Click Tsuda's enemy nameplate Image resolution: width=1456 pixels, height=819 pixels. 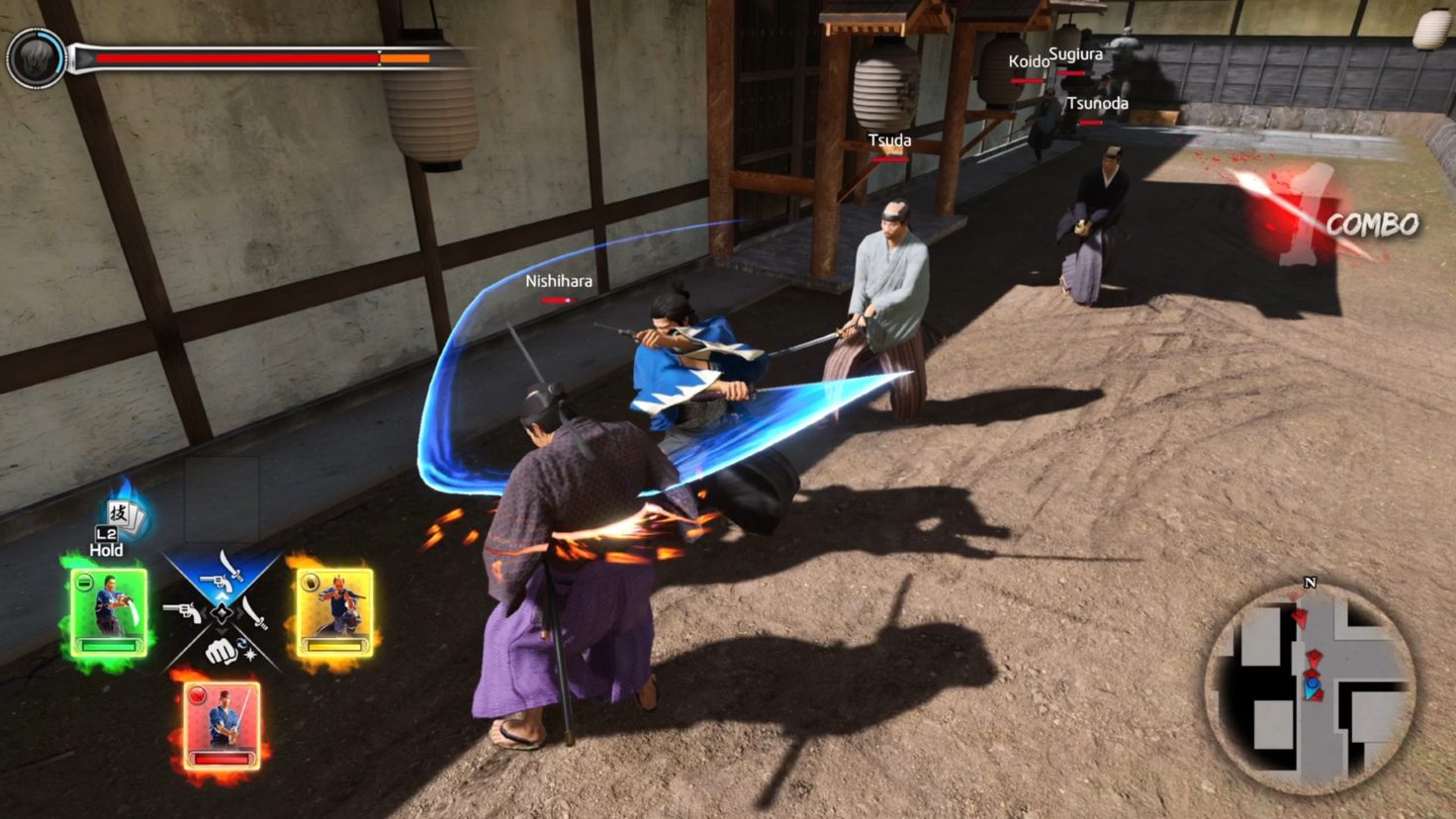(888, 140)
